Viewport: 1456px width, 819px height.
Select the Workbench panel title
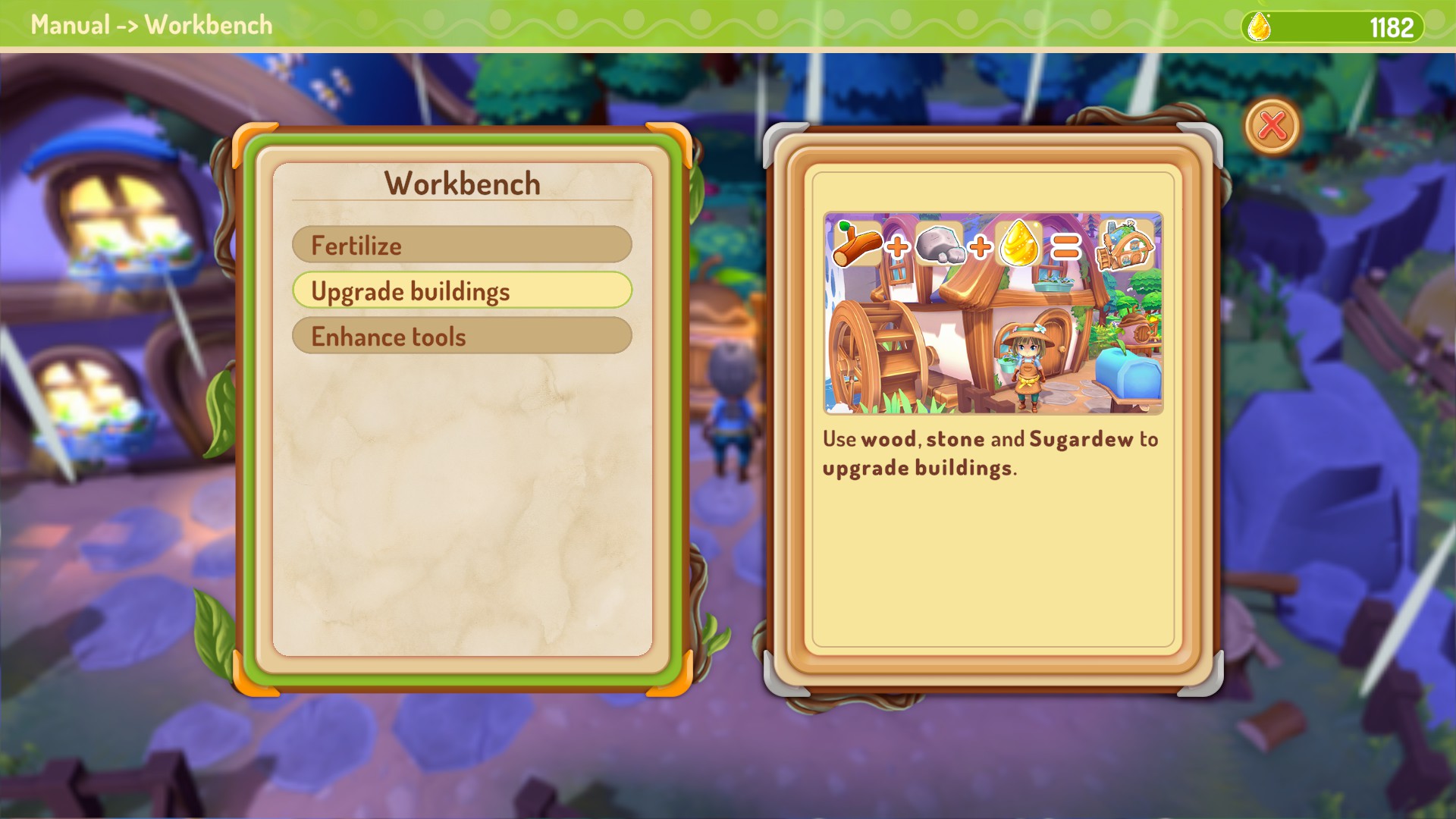463,183
